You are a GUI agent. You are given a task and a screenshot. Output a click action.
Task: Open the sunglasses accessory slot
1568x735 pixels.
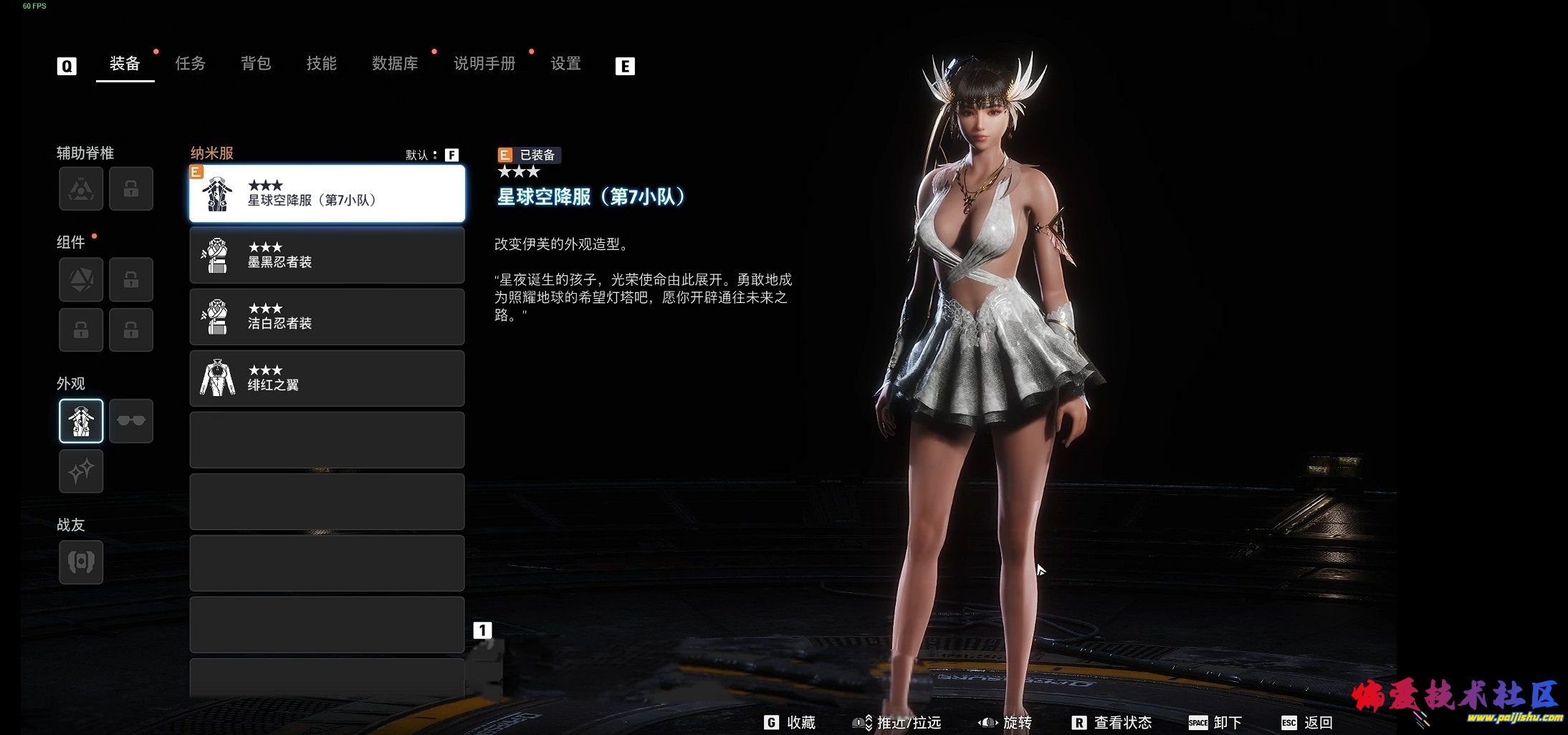click(x=131, y=421)
